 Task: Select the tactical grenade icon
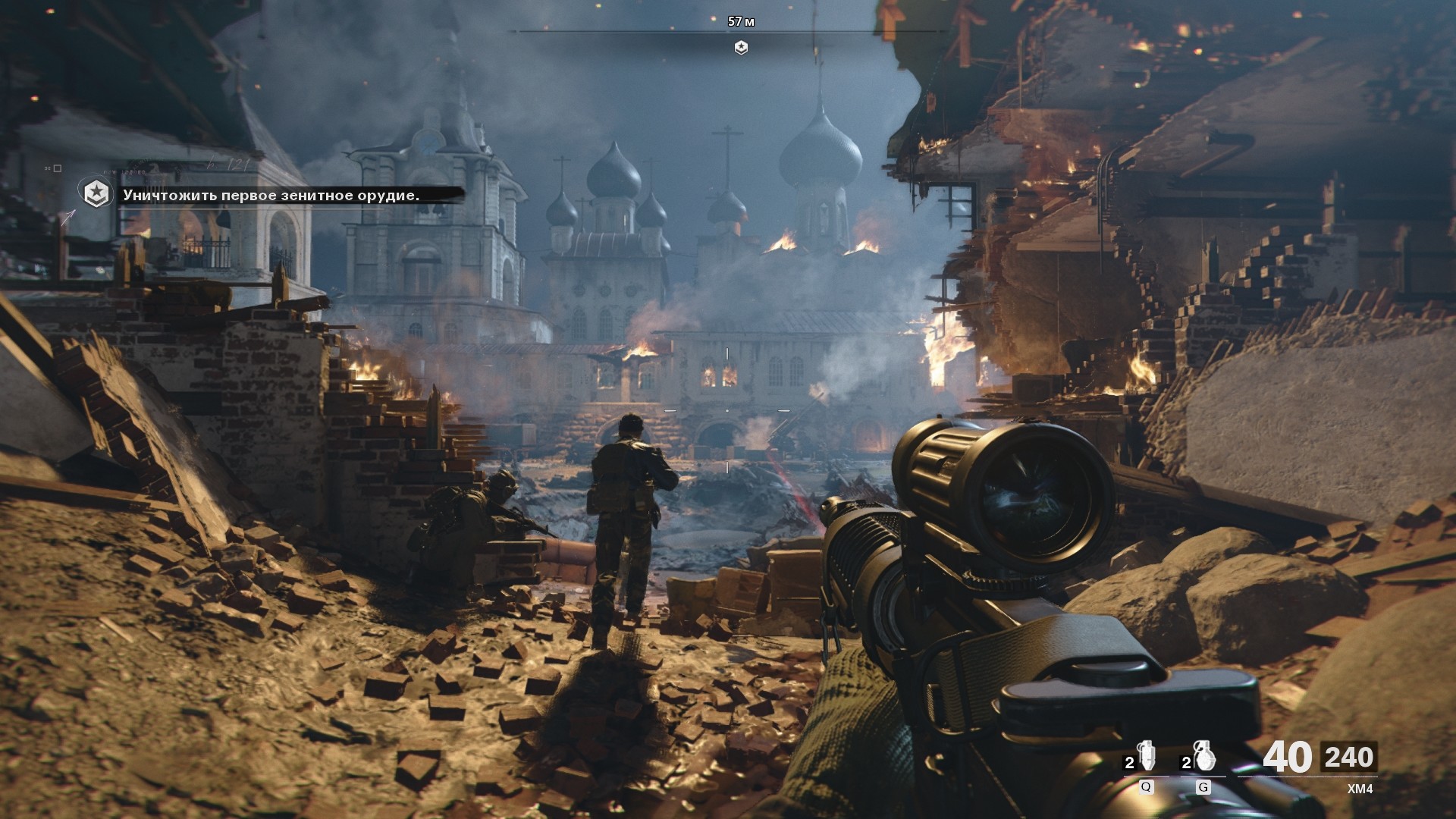point(1147,755)
